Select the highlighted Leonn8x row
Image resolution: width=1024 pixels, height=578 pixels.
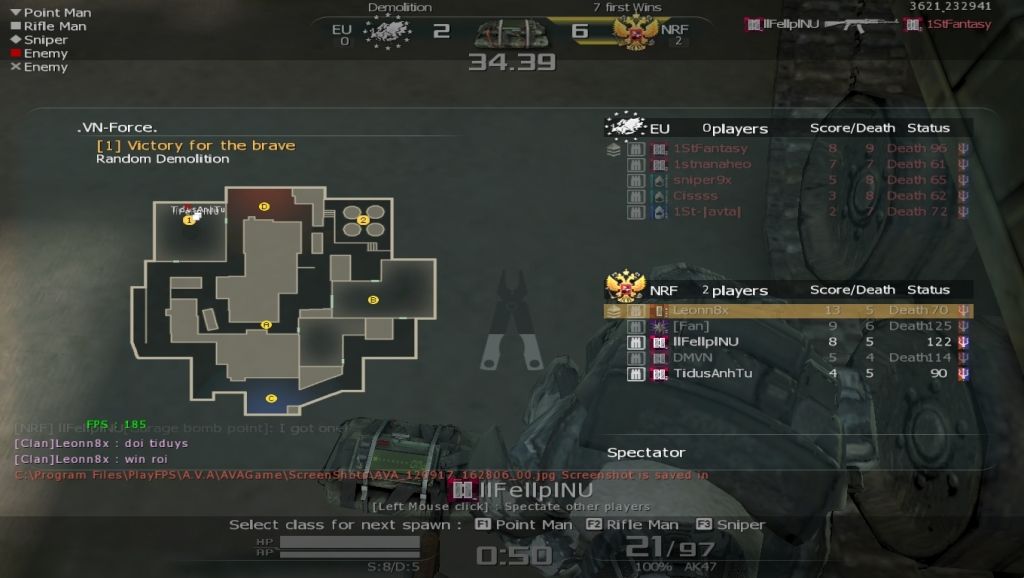(787, 311)
